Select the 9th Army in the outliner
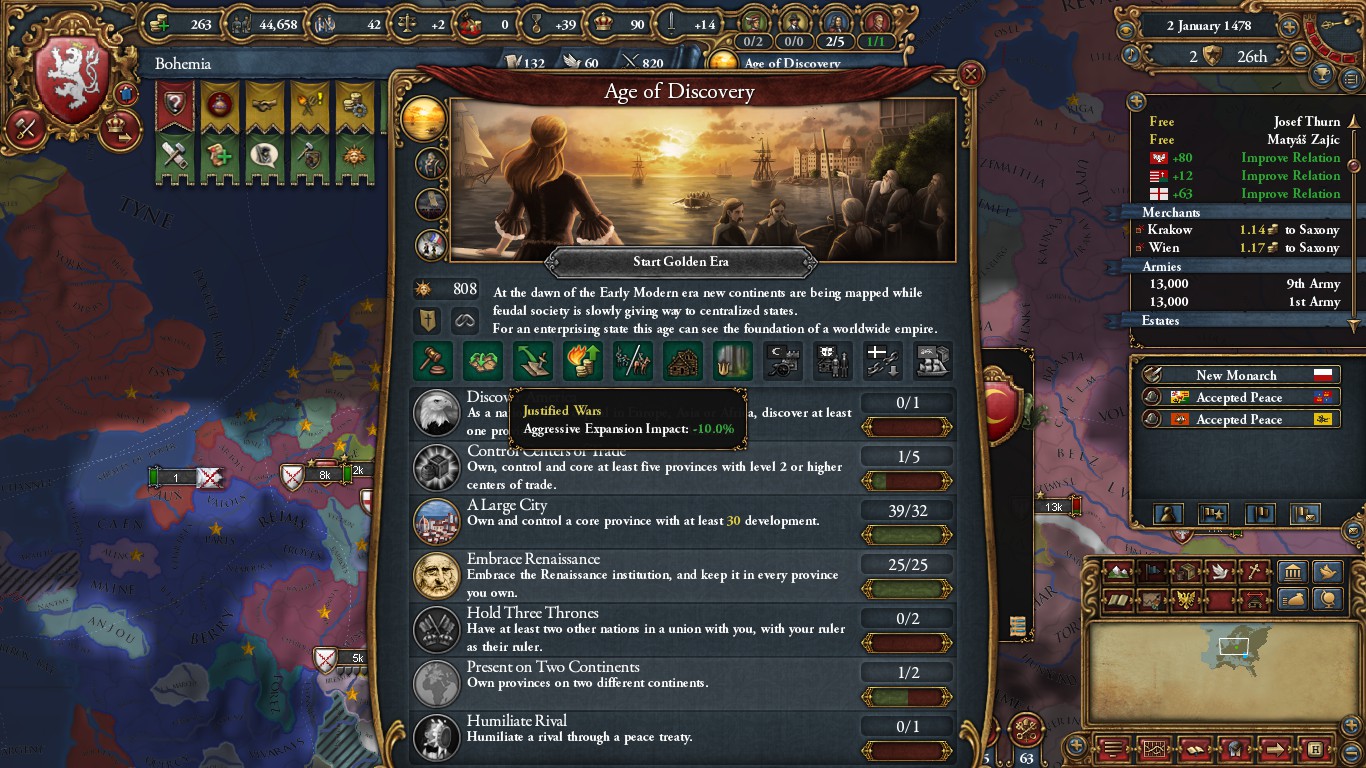 [x=1240, y=284]
